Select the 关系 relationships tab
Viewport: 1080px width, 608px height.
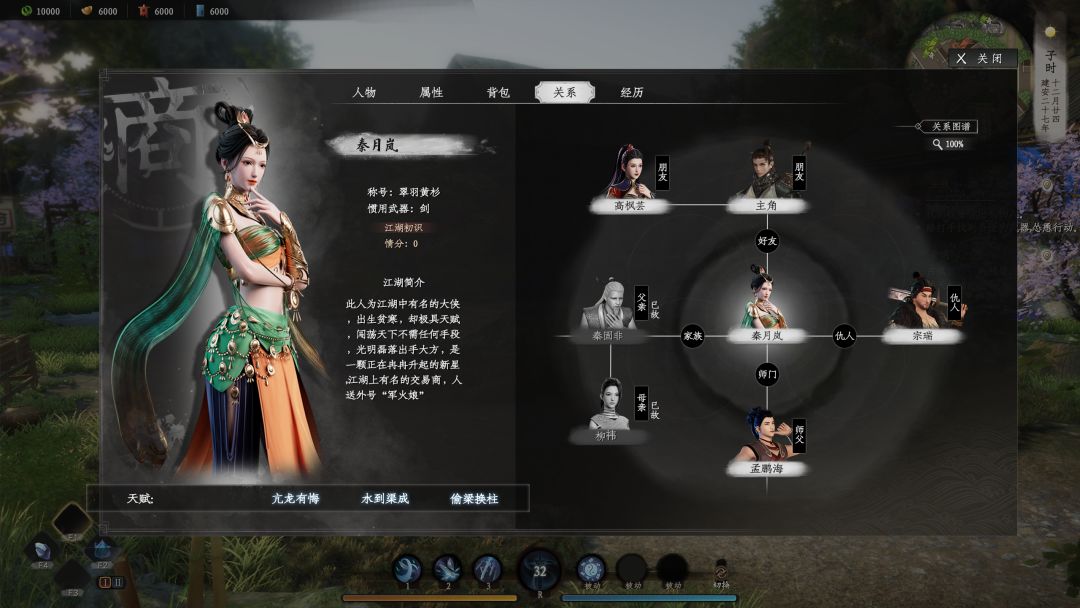564,92
